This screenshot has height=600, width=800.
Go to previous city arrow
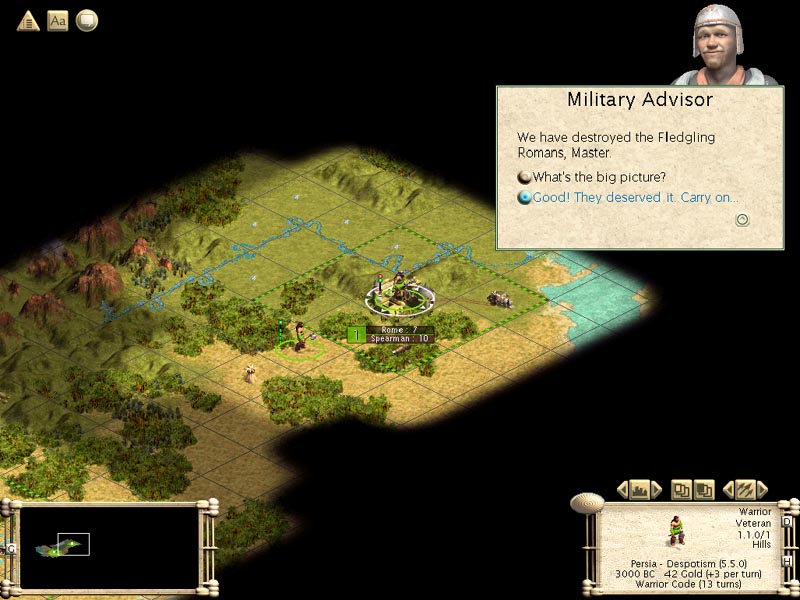(622, 490)
